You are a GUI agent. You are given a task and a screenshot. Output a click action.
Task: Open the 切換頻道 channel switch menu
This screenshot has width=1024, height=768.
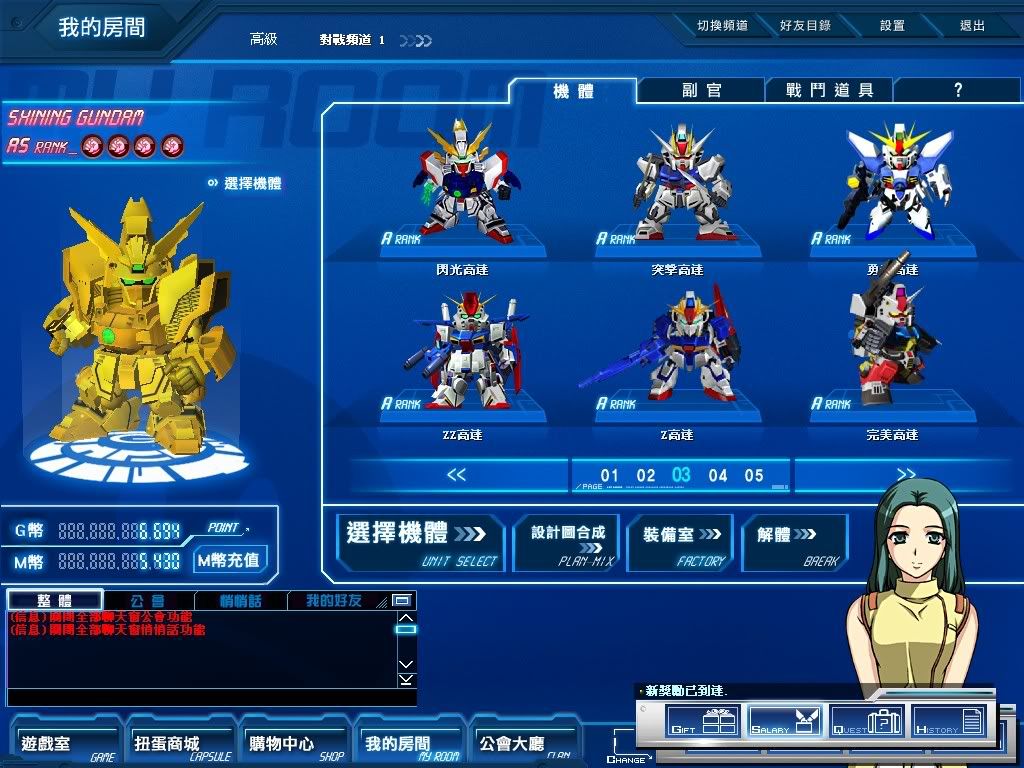point(722,26)
